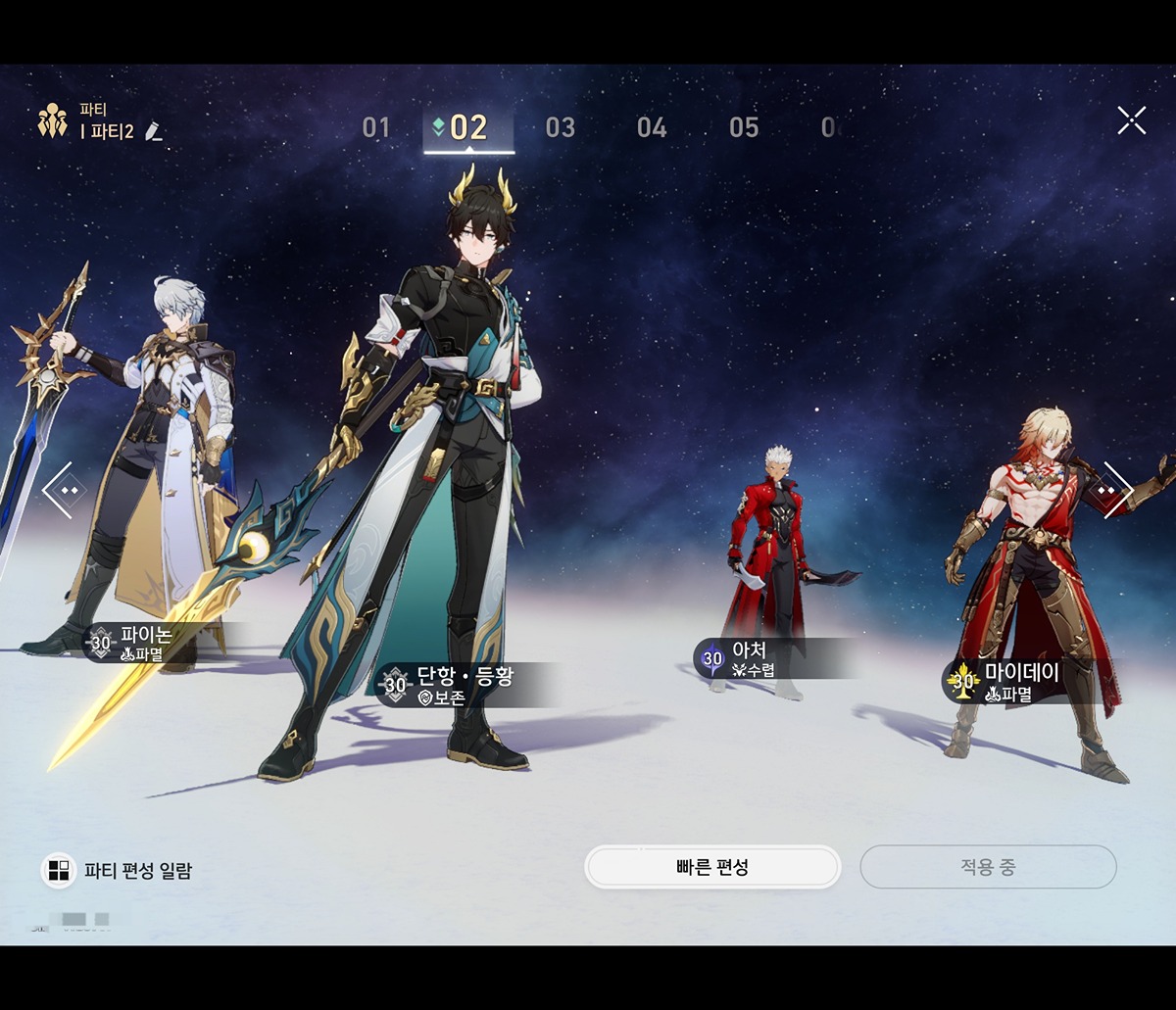The height and width of the screenshot is (1010, 1176).
Task: Go to next party with right arrow
Action: coord(1112,489)
